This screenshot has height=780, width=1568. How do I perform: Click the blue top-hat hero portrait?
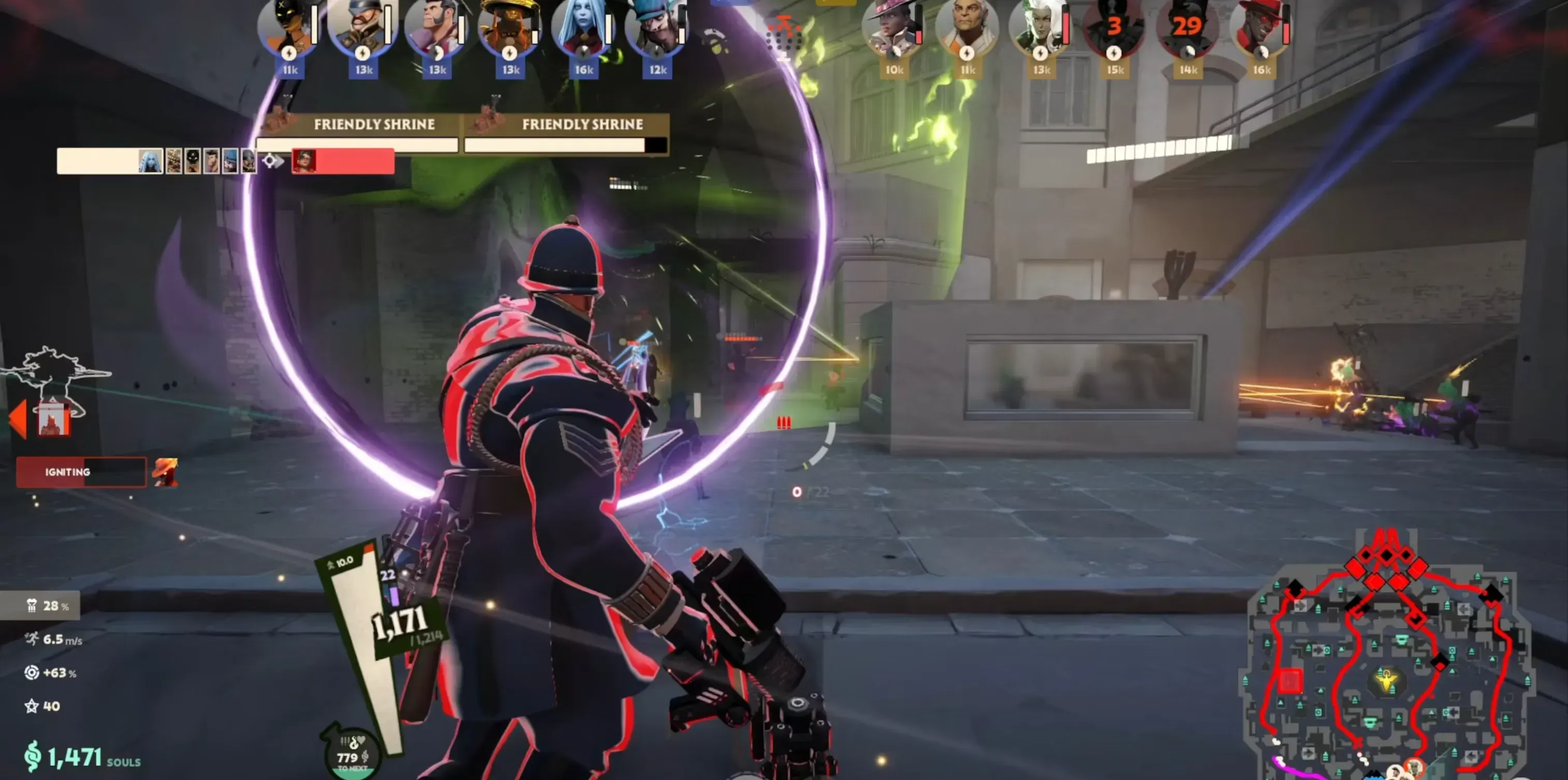point(655,27)
